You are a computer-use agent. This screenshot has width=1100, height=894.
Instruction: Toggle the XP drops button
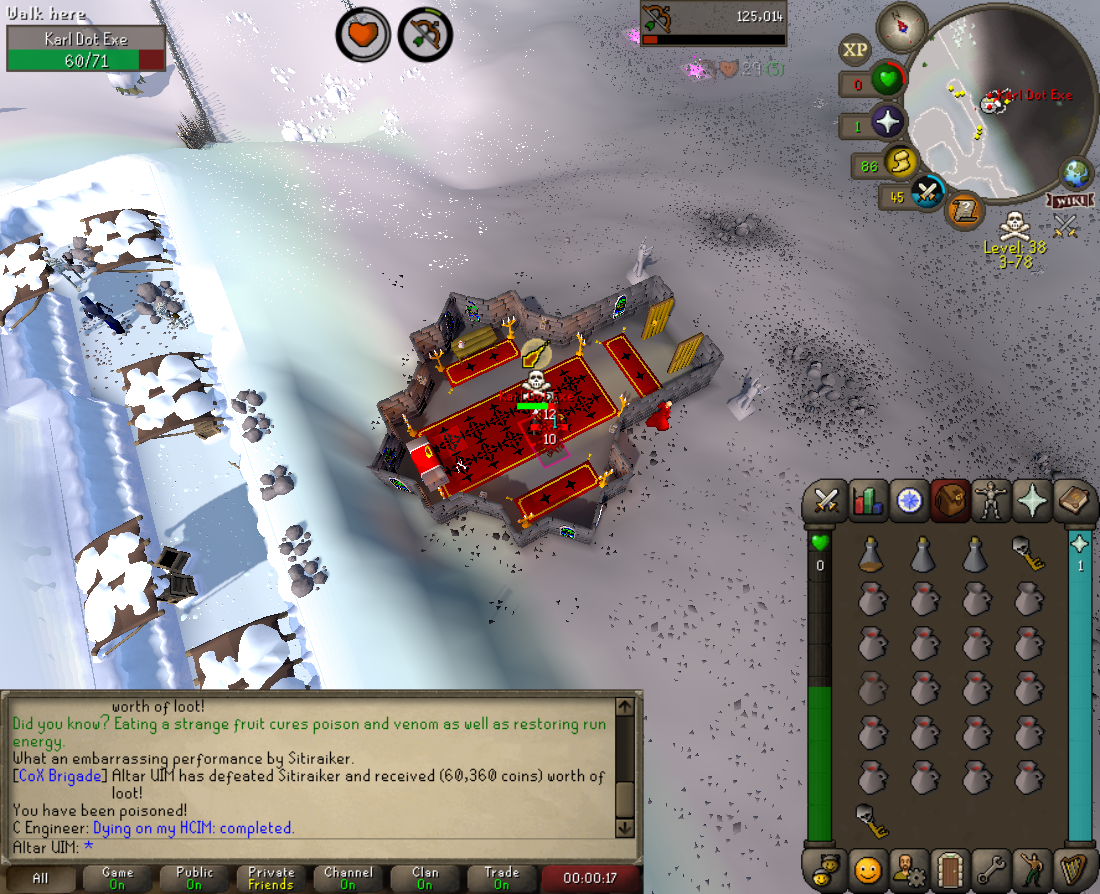(x=855, y=49)
